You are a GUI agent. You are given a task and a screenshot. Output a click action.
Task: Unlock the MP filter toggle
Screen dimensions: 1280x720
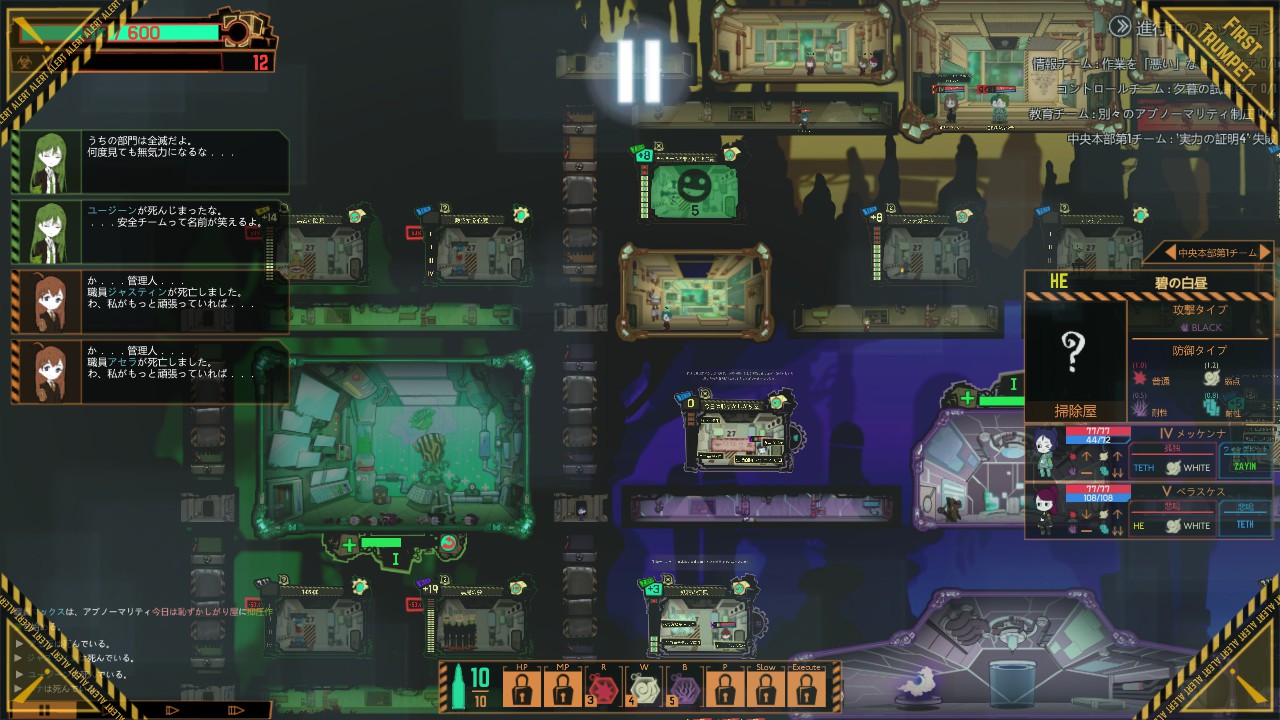pyautogui.click(x=561, y=687)
